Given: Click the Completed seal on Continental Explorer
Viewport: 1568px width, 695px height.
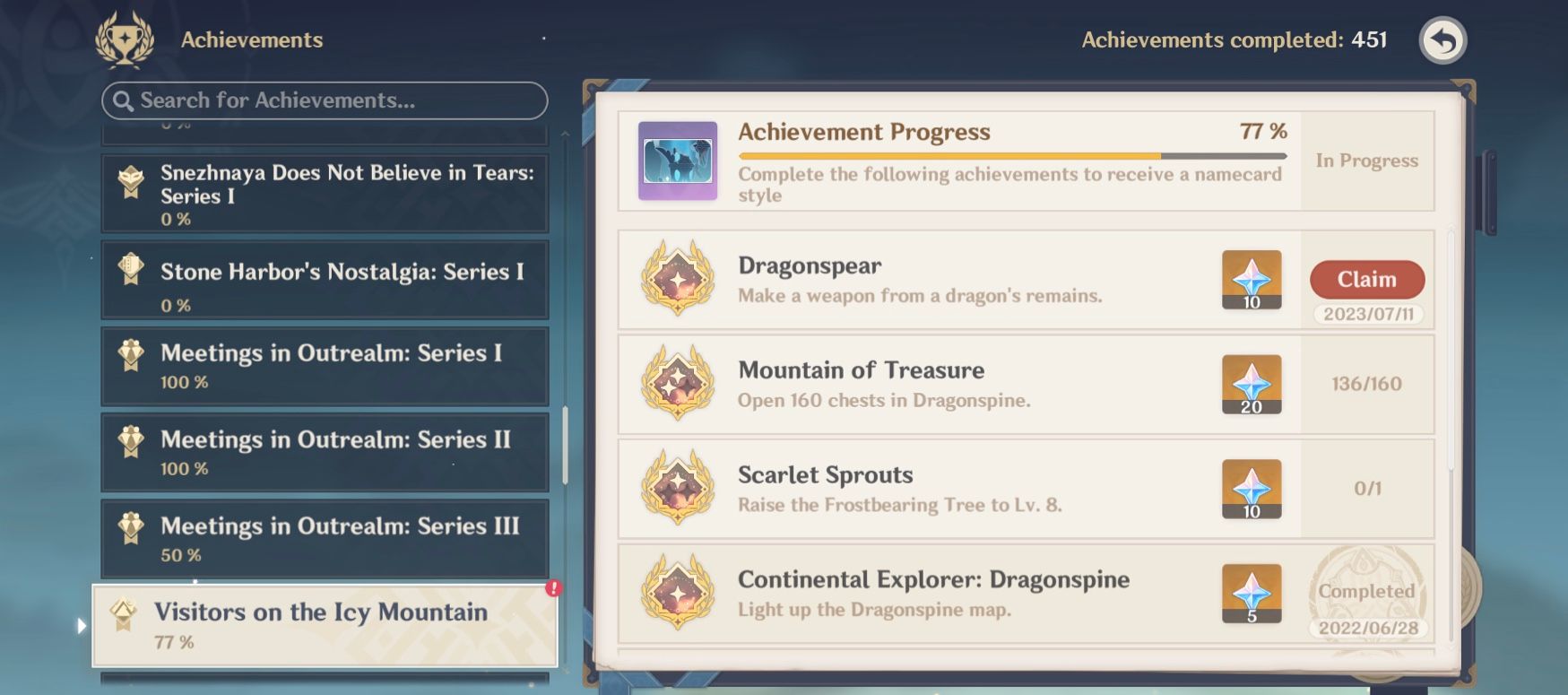Looking at the screenshot, I should click(x=1366, y=592).
